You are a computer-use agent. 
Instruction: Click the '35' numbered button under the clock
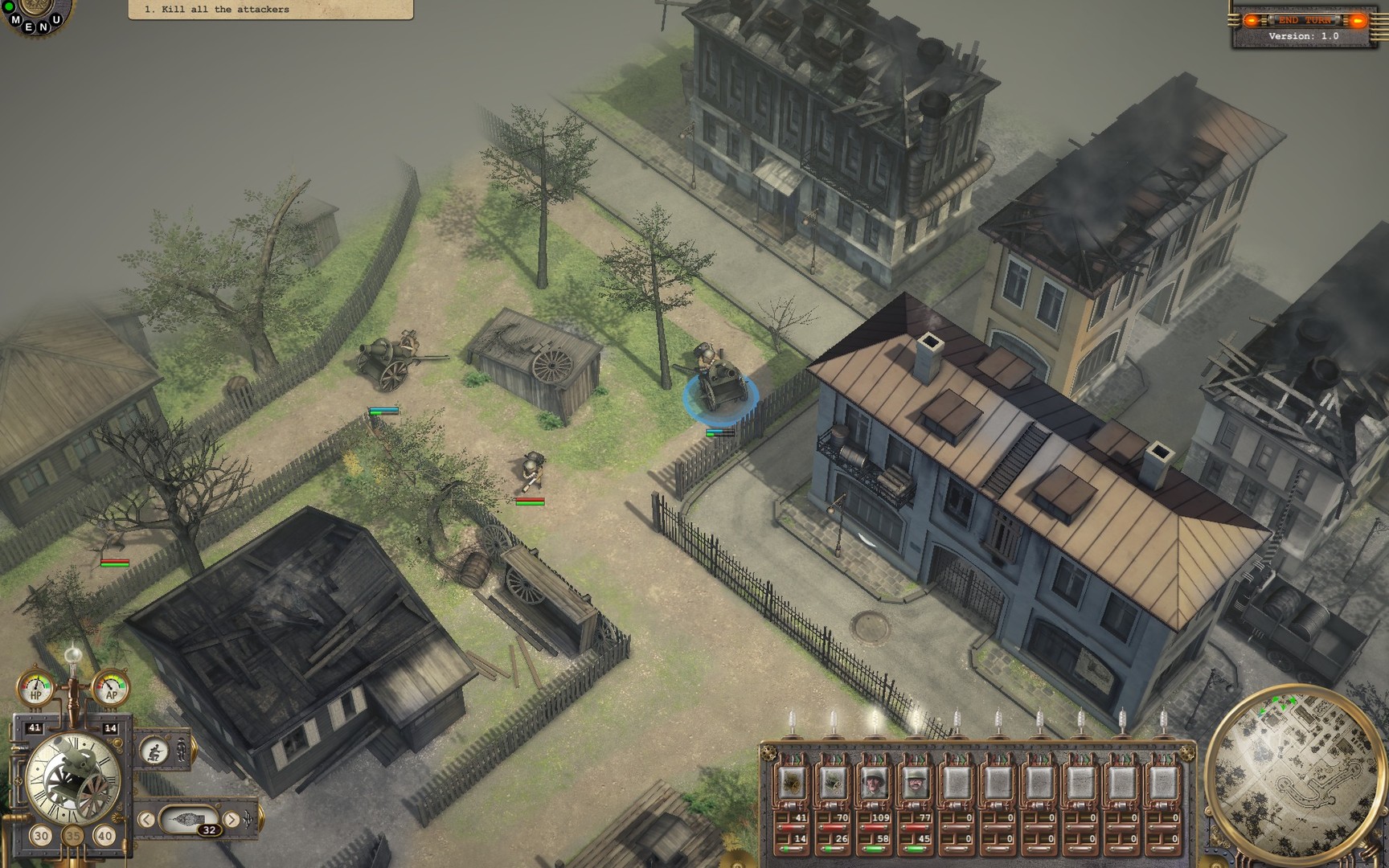pyautogui.click(x=74, y=836)
